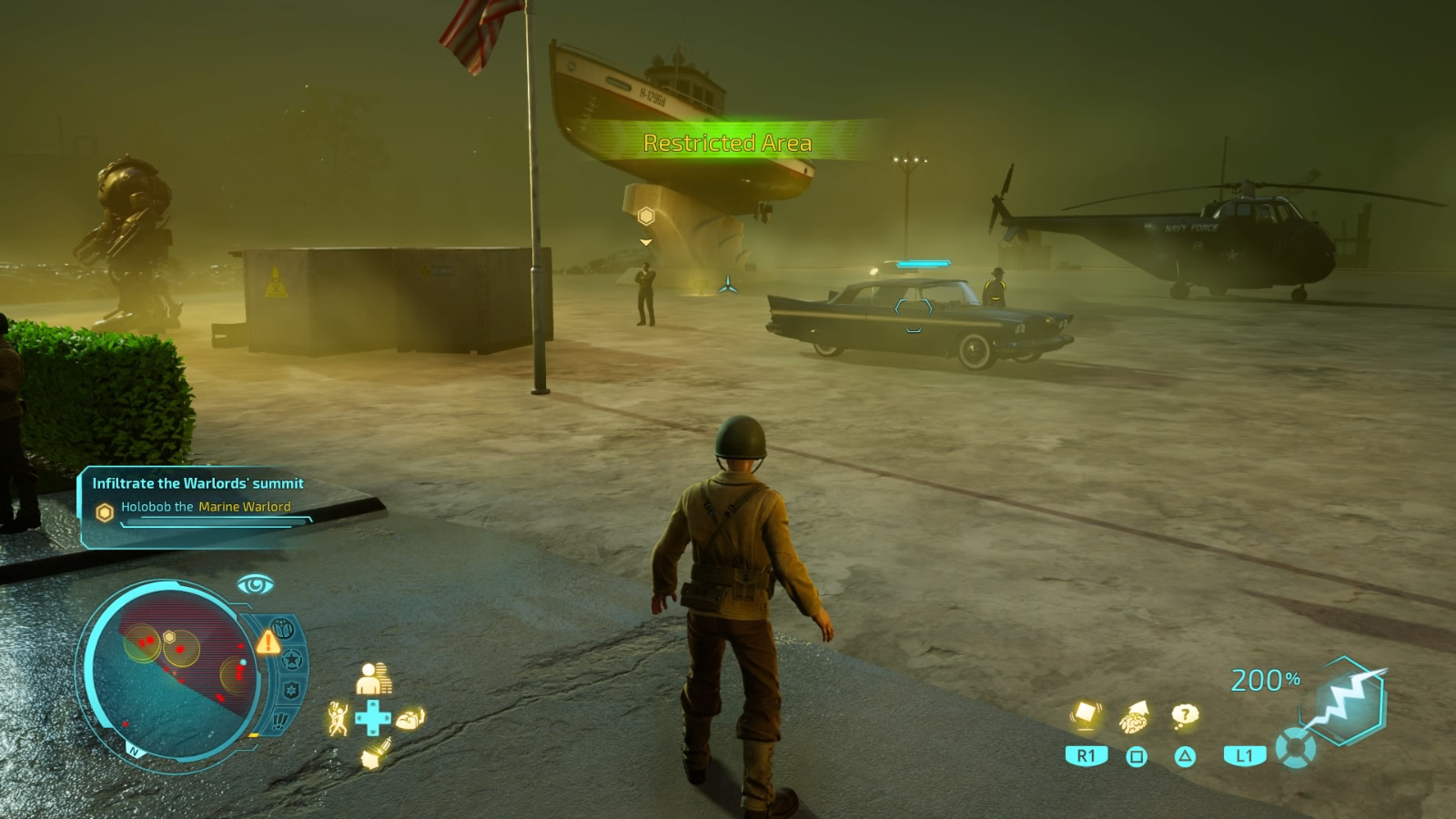Expand the dancing figure gesture option
This screenshot has width=1456, height=819.
pyautogui.click(x=338, y=719)
